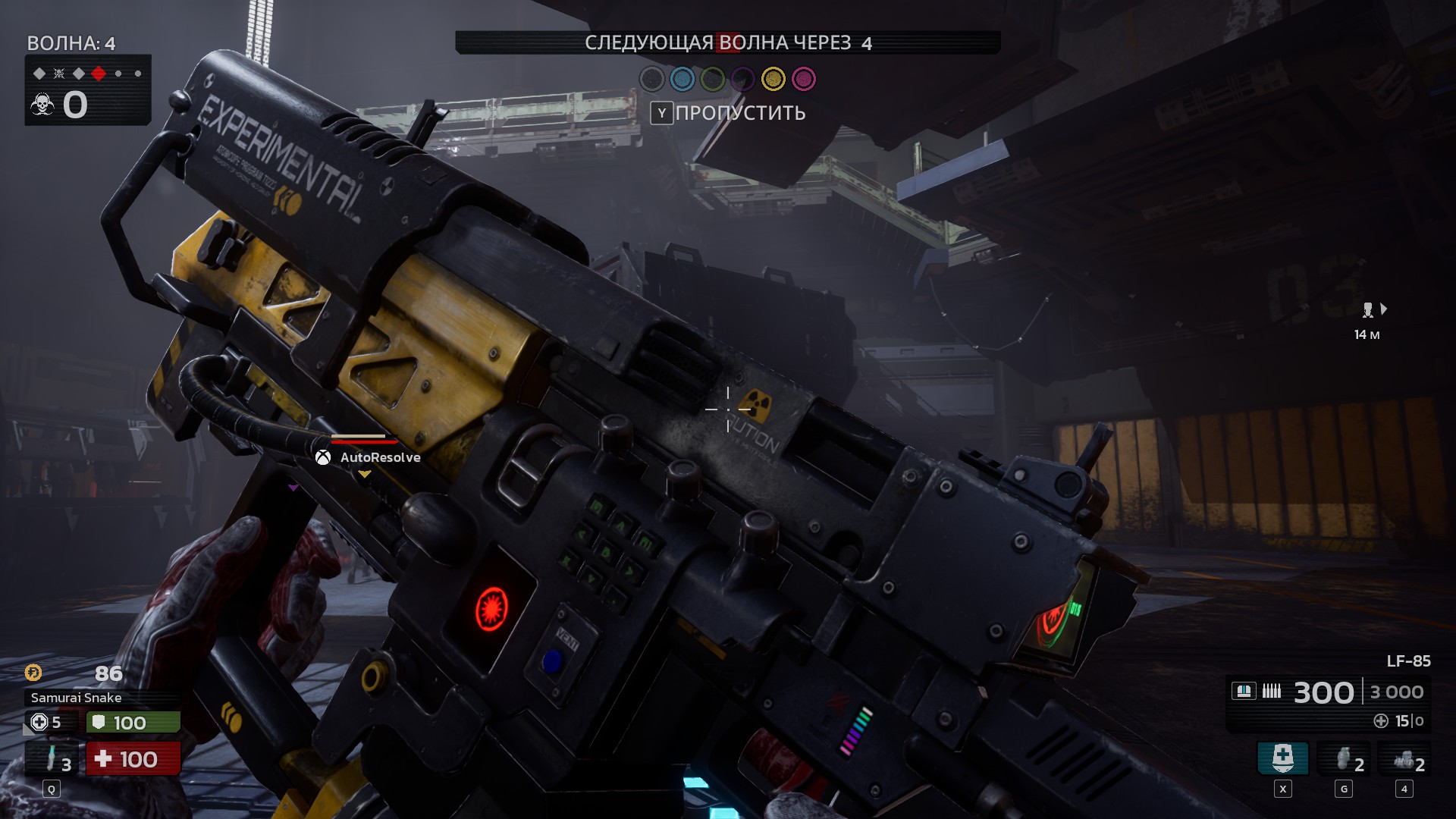Click the pink player ready indicator
This screenshot has height=819, width=1456.
(803, 79)
